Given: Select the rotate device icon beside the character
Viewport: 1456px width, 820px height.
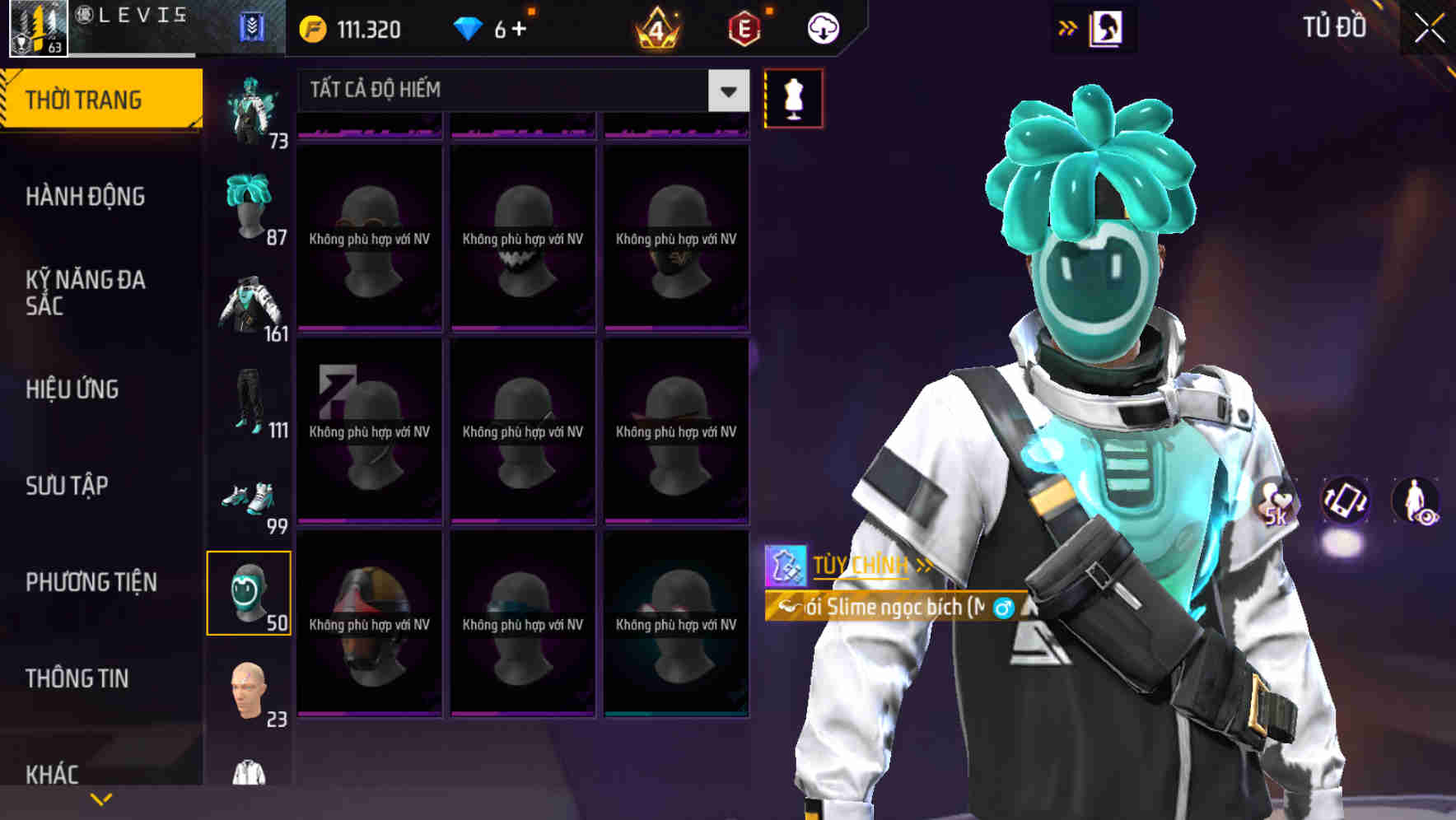Looking at the screenshot, I should click(x=1346, y=503).
